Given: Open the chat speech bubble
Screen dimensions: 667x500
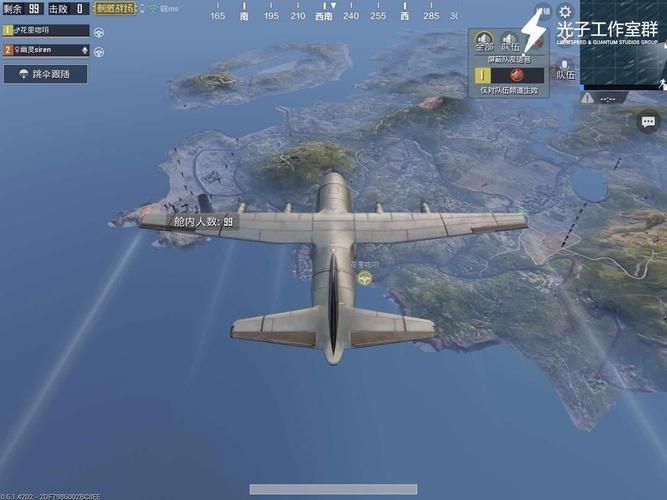Looking at the screenshot, I should click(x=648, y=121).
